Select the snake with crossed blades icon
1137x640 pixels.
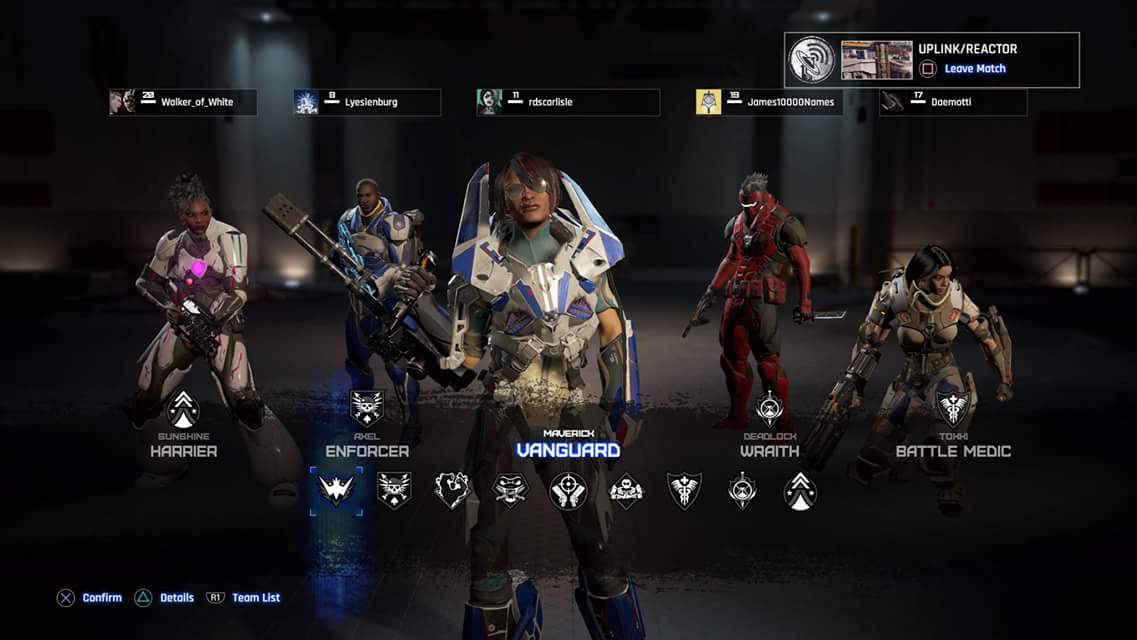510,490
